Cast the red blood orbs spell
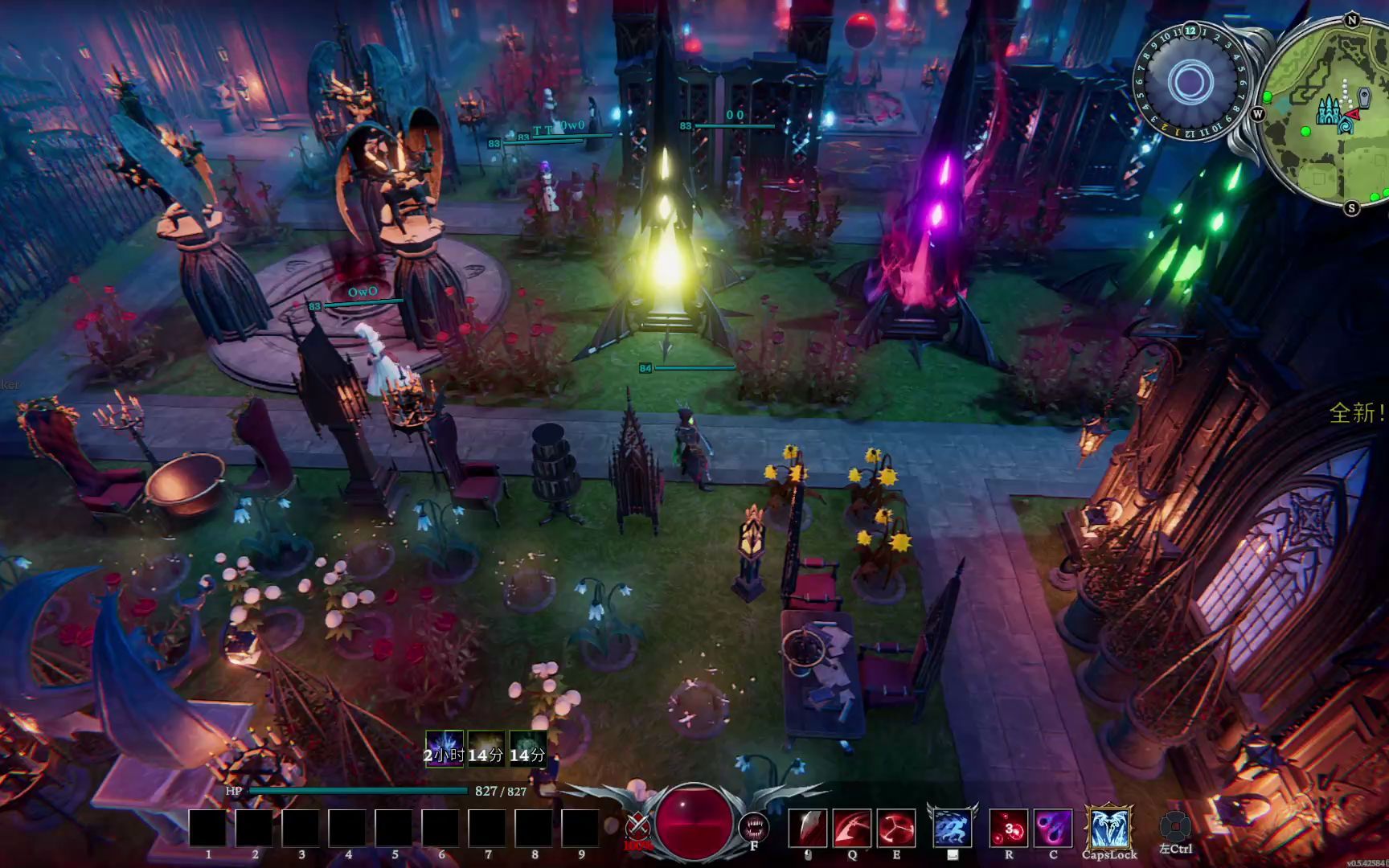This screenshot has height=868, width=1389. coord(1009,828)
